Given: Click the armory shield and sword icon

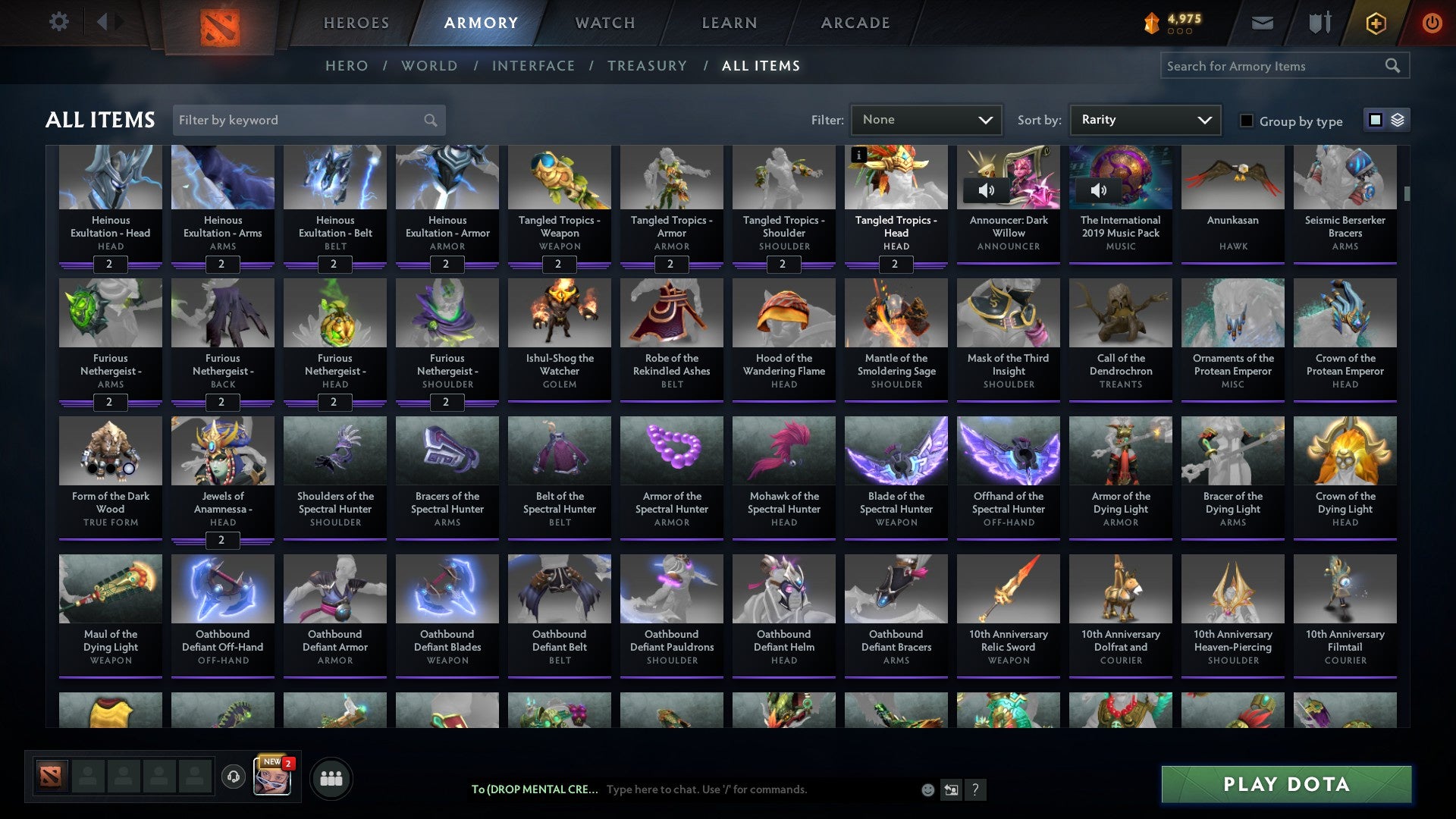Looking at the screenshot, I should tap(1319, 23).
